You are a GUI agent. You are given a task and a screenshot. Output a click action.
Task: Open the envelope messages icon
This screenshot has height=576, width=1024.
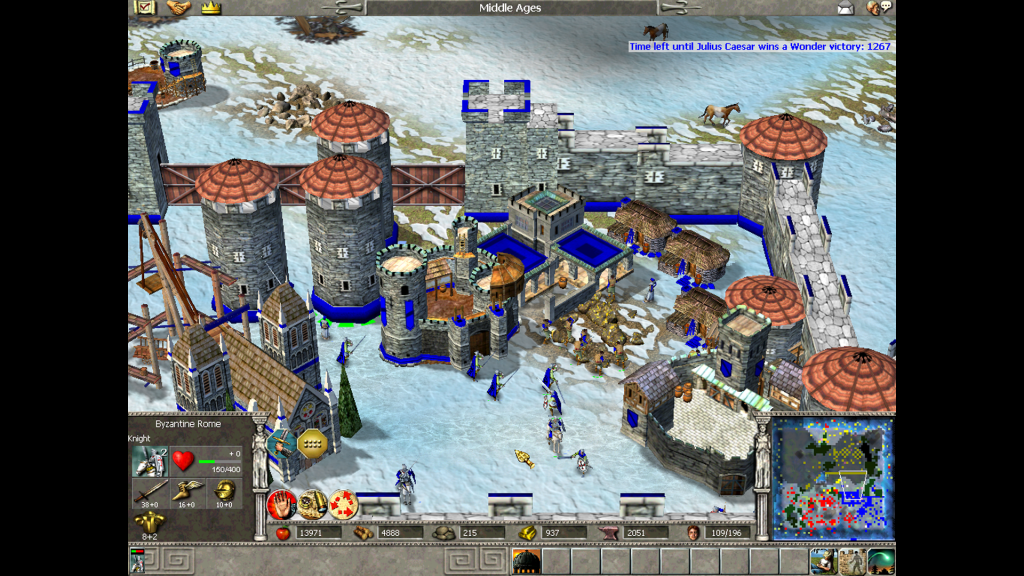tap(846, 9)
